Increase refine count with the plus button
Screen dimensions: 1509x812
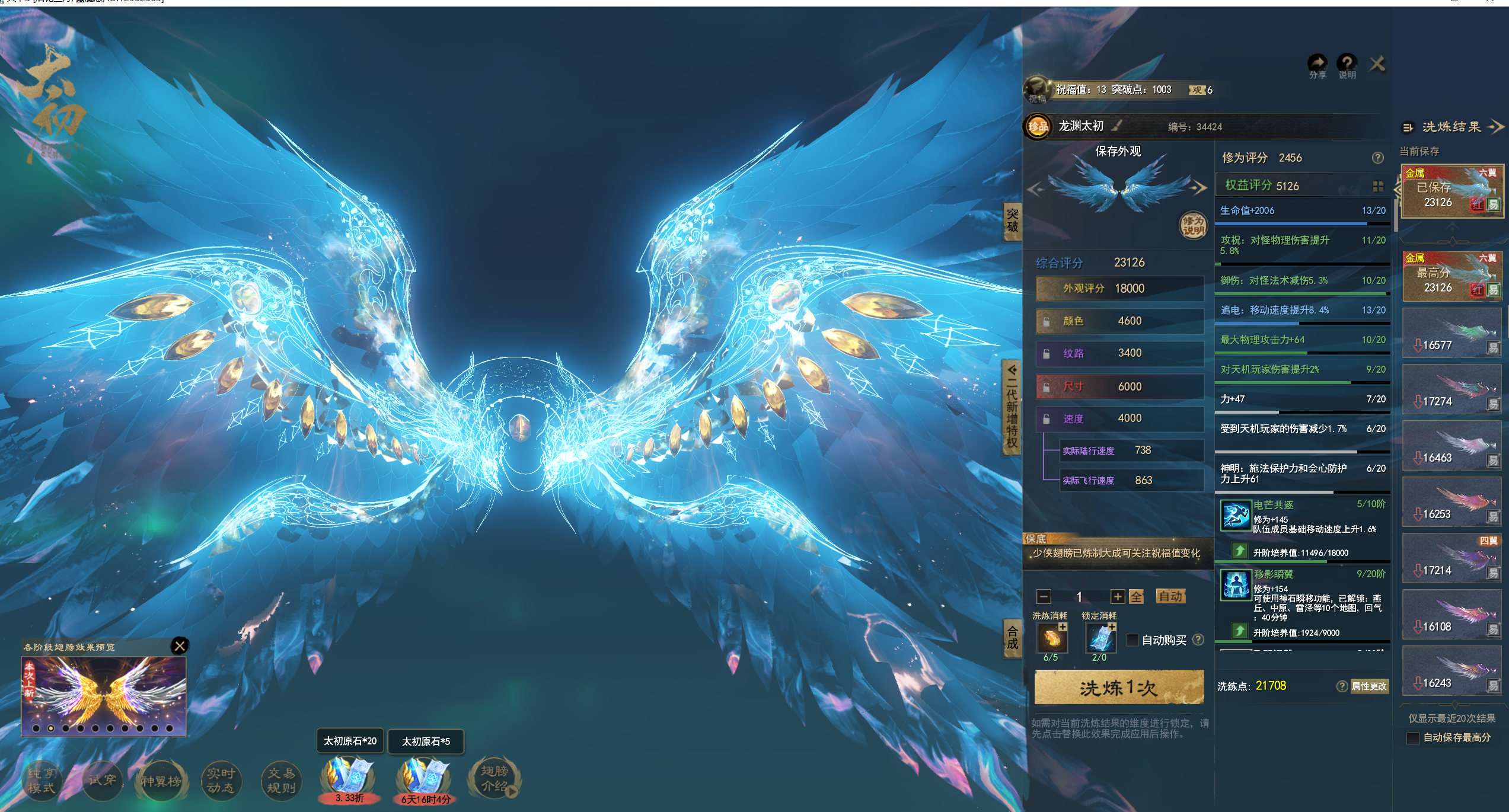click(x=1118, y=597)
